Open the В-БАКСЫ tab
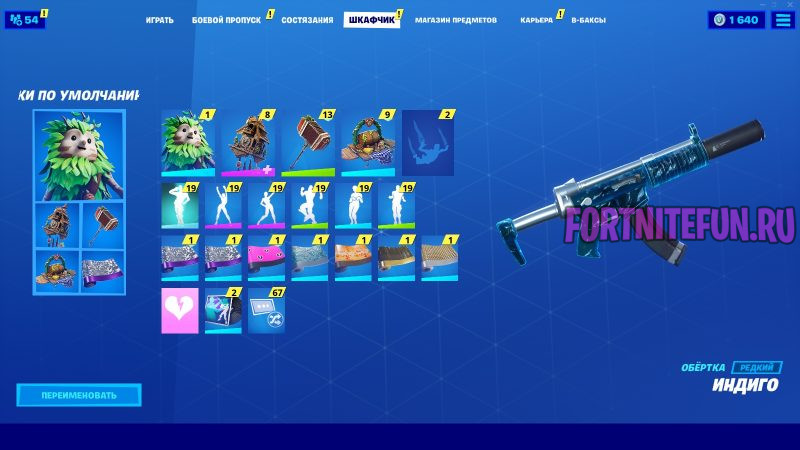800x450 pixels. click(x=588, y=20)
